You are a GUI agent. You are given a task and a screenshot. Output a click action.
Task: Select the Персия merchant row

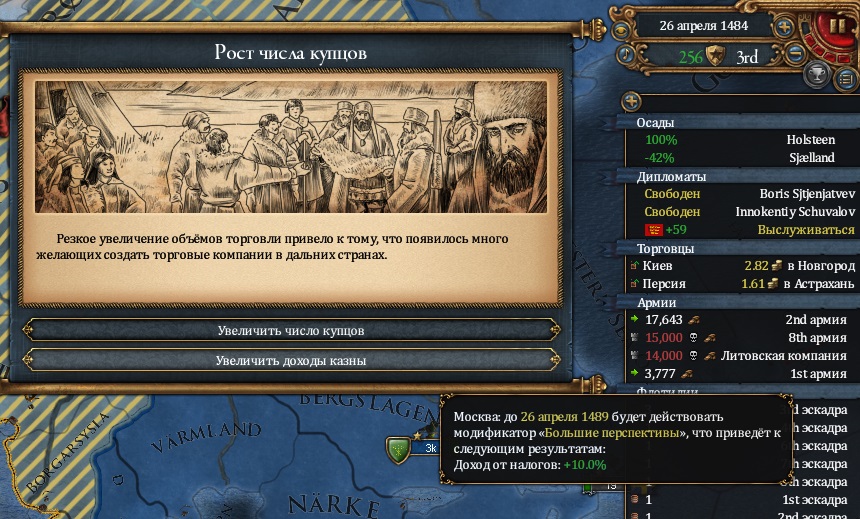[740, 284]
